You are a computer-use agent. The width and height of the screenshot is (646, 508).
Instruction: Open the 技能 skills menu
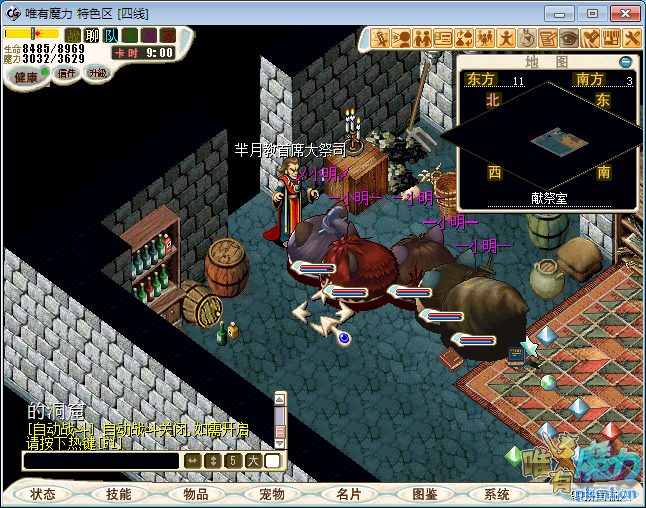(119, 494)
